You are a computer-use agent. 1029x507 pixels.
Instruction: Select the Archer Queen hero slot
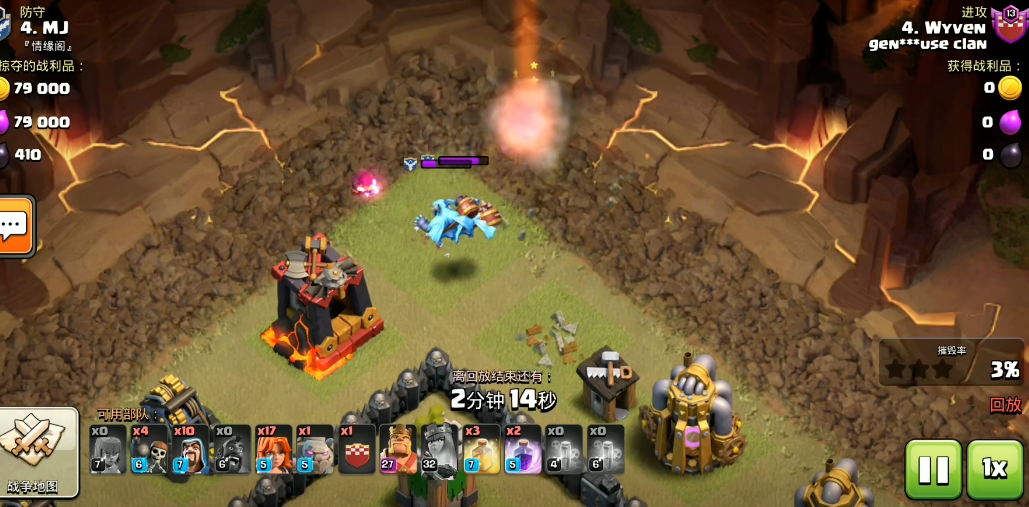(x=439, y=449)
